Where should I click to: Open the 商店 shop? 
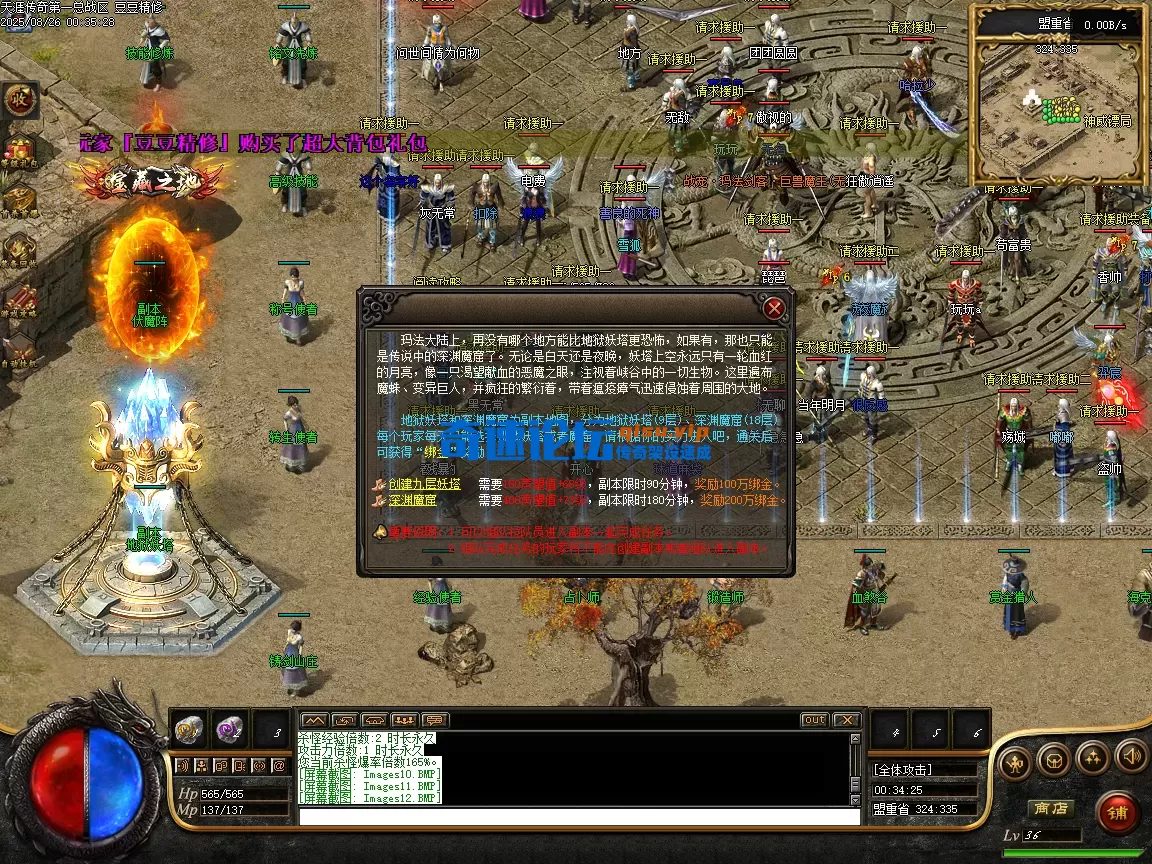point(1050,808)
